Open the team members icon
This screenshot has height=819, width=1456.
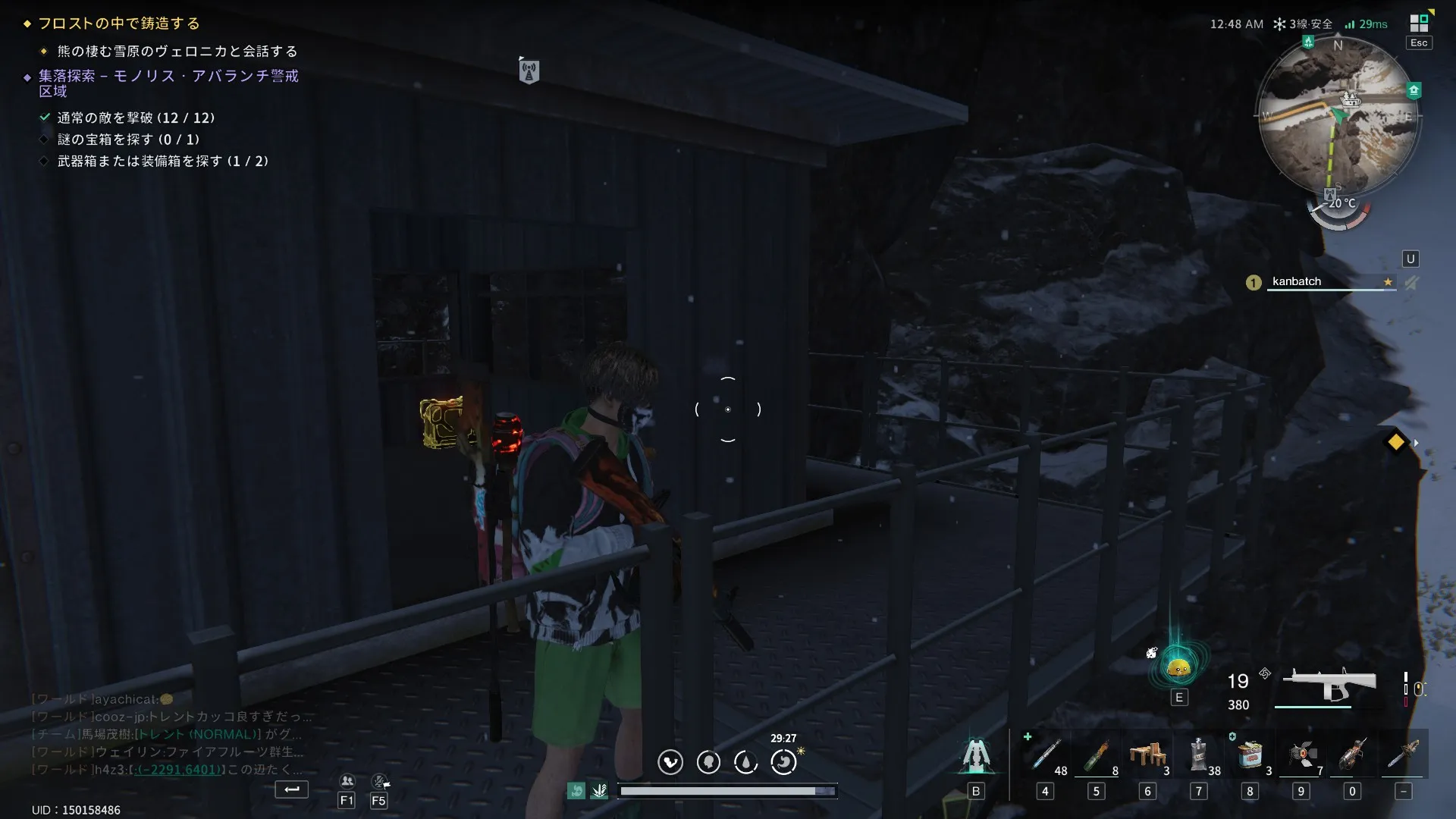[x=347, y=781]
